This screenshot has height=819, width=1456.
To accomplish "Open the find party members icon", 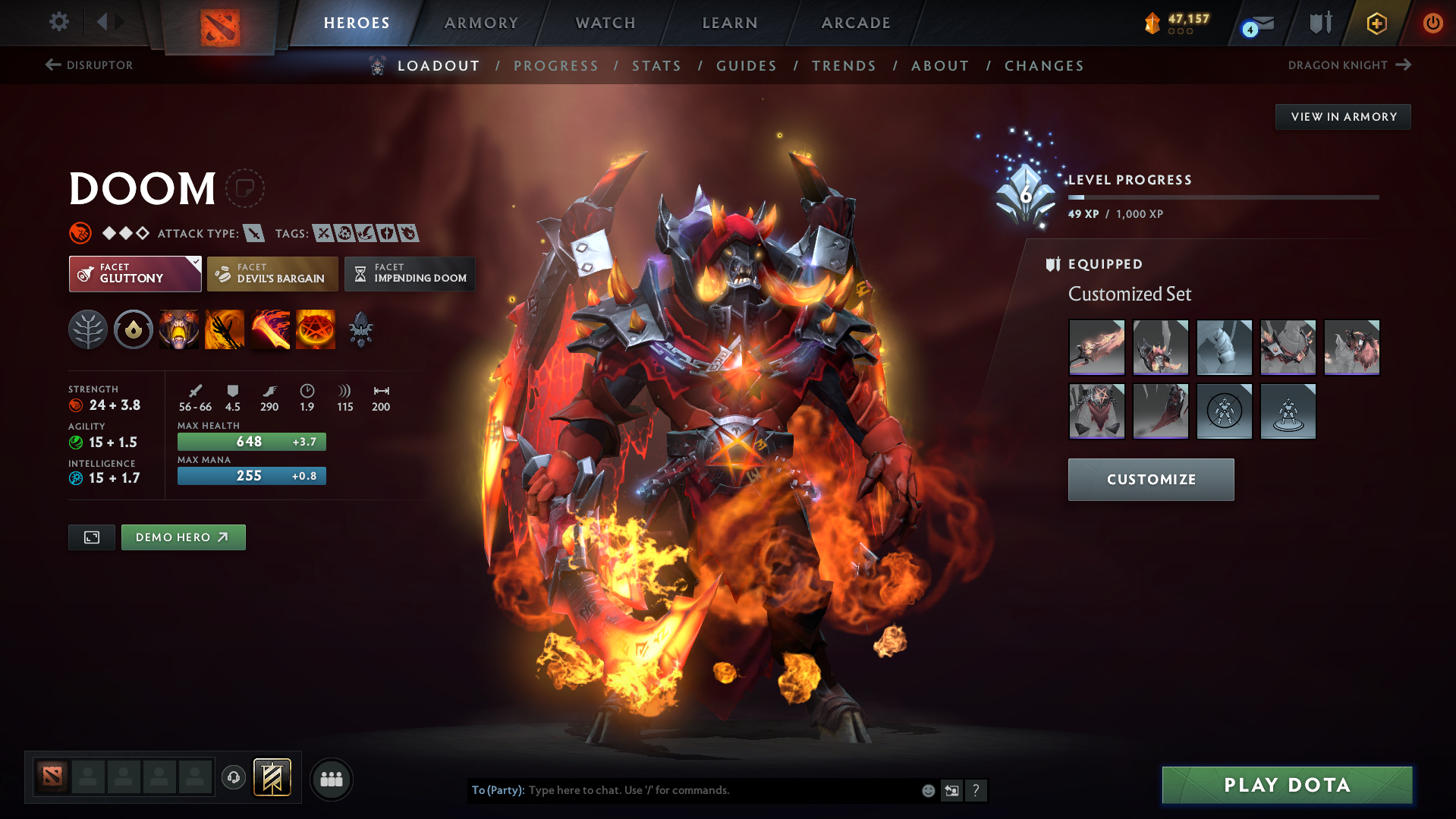I will click(x=331, y=779).
